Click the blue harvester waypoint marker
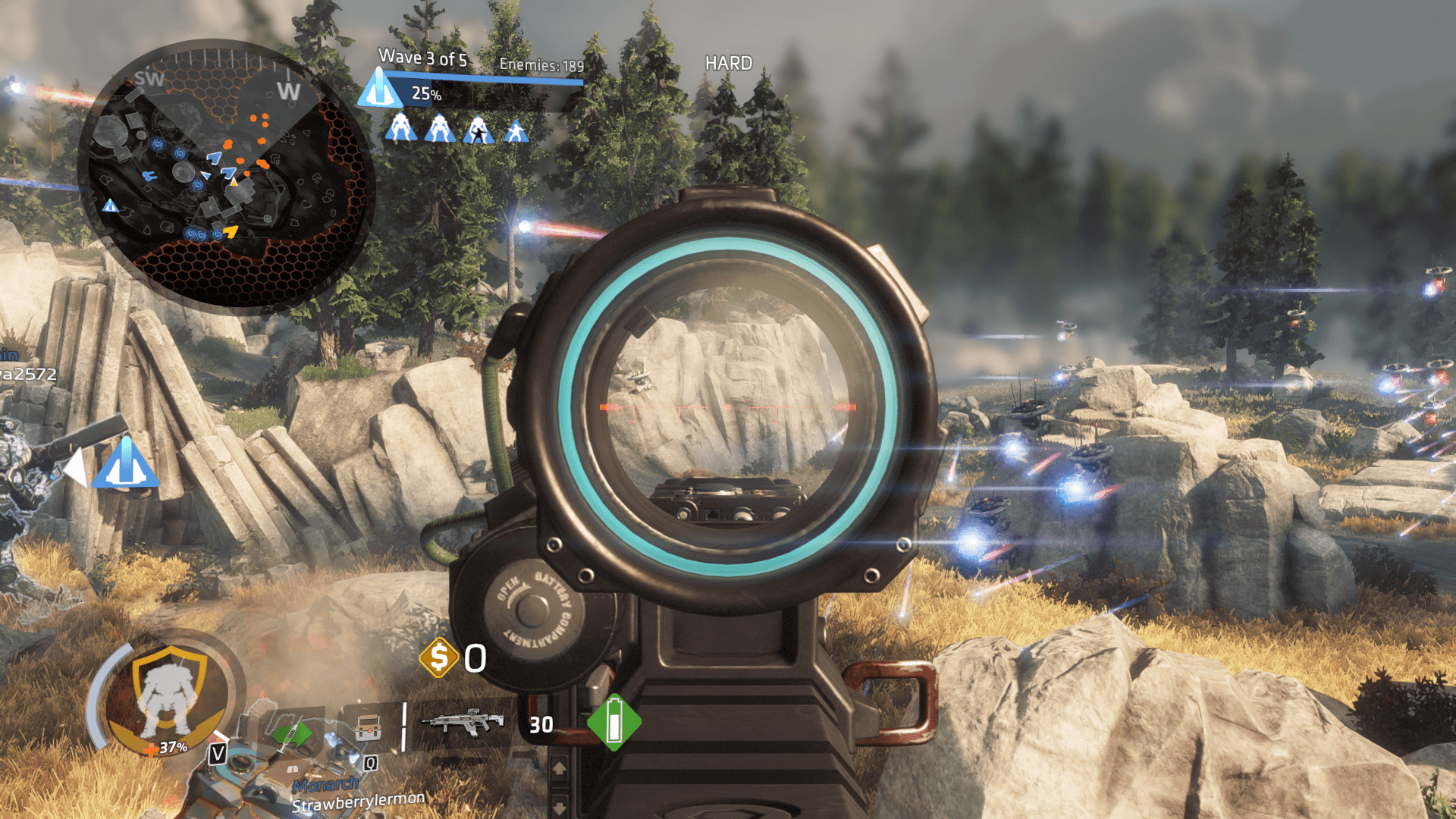Image resolution: width=1456 pixels, height=819 pixels. 126,463
